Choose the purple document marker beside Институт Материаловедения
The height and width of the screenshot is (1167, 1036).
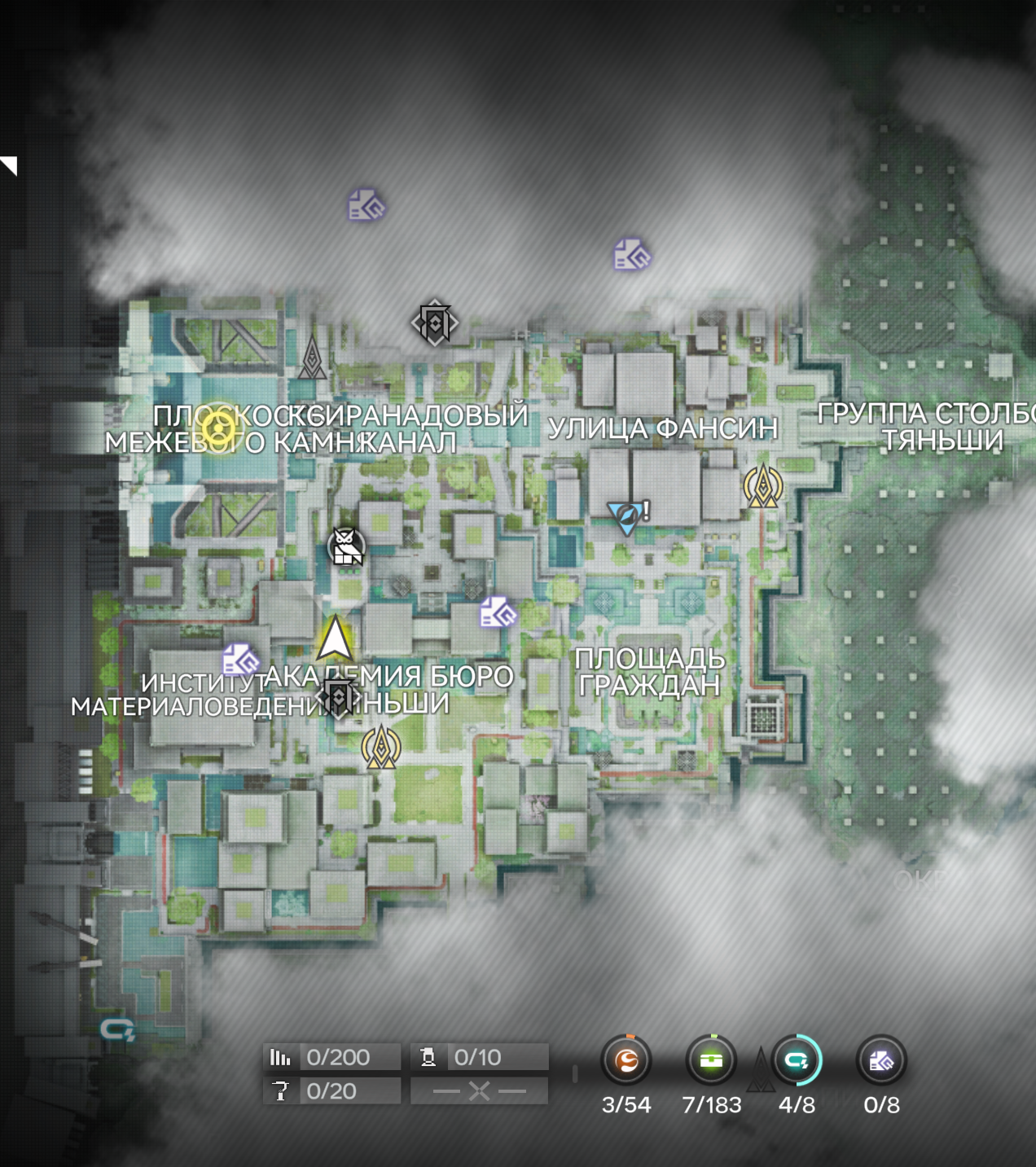[240, 660]
